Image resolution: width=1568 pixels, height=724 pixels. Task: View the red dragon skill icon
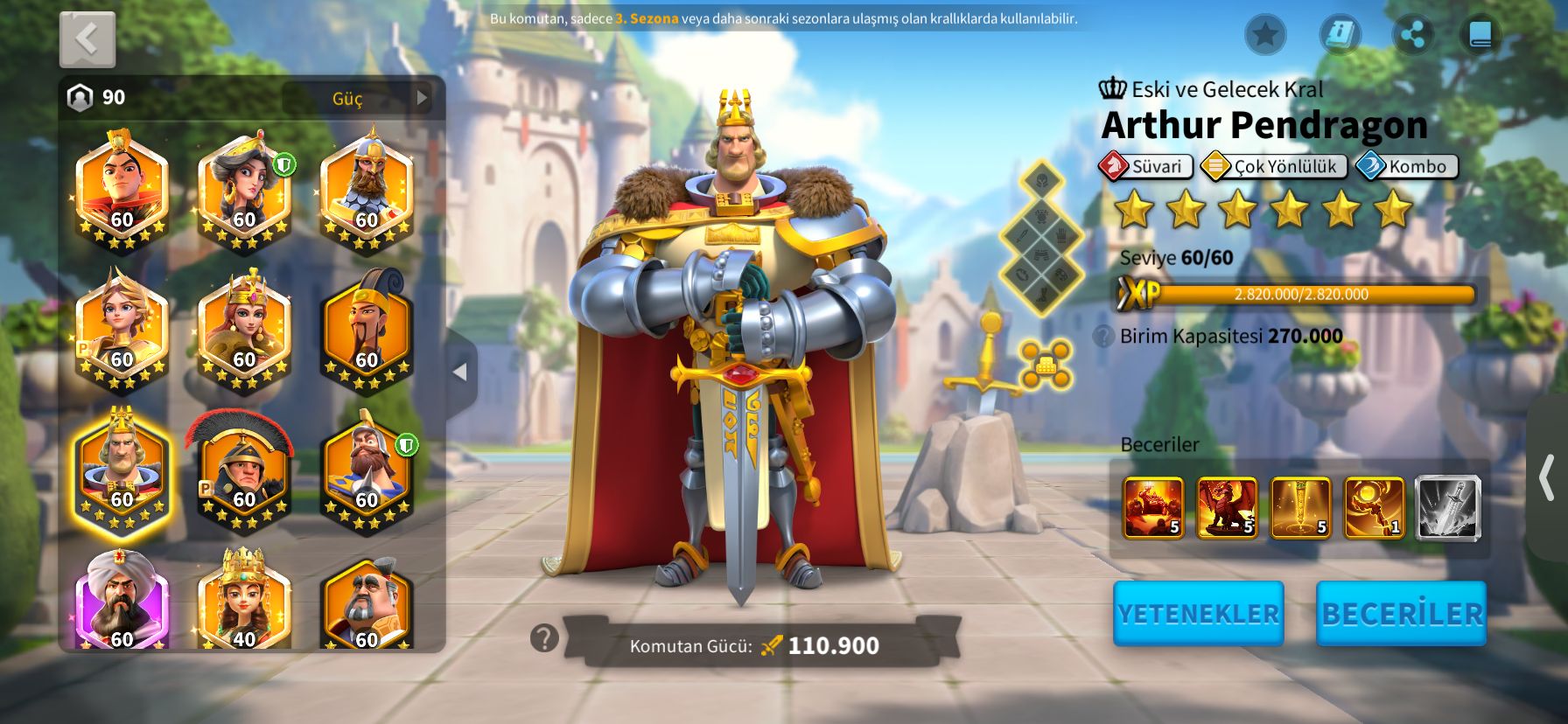click(1227, 507)
